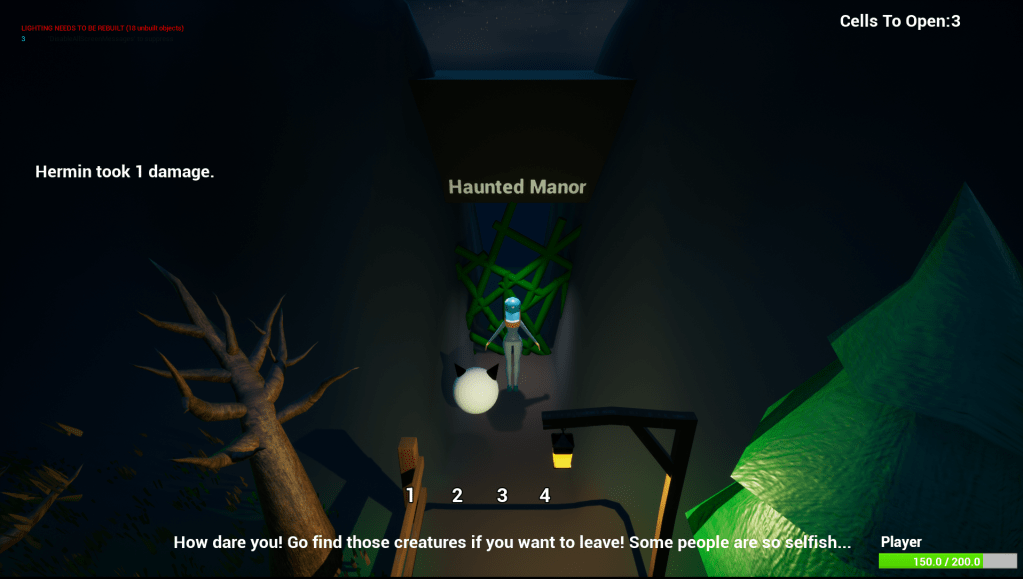Activate hotbar slot number 3
The width and height of the screenshot is (1023, 579).
pos(502,495)
